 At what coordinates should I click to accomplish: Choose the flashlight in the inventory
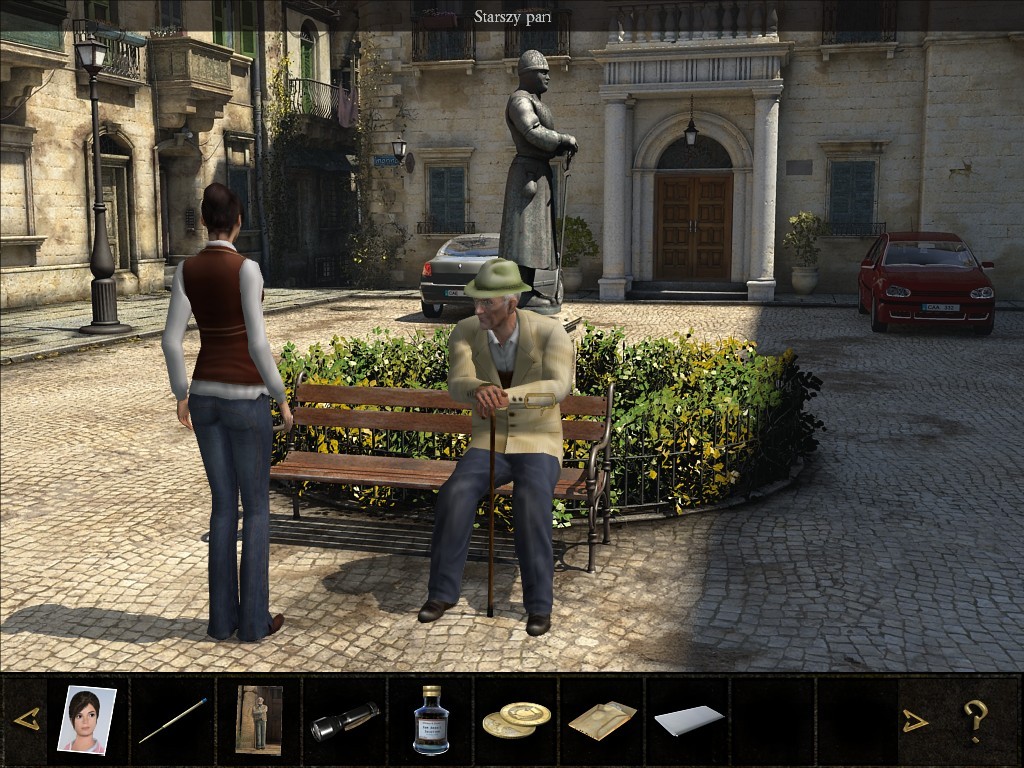[345, 721]
